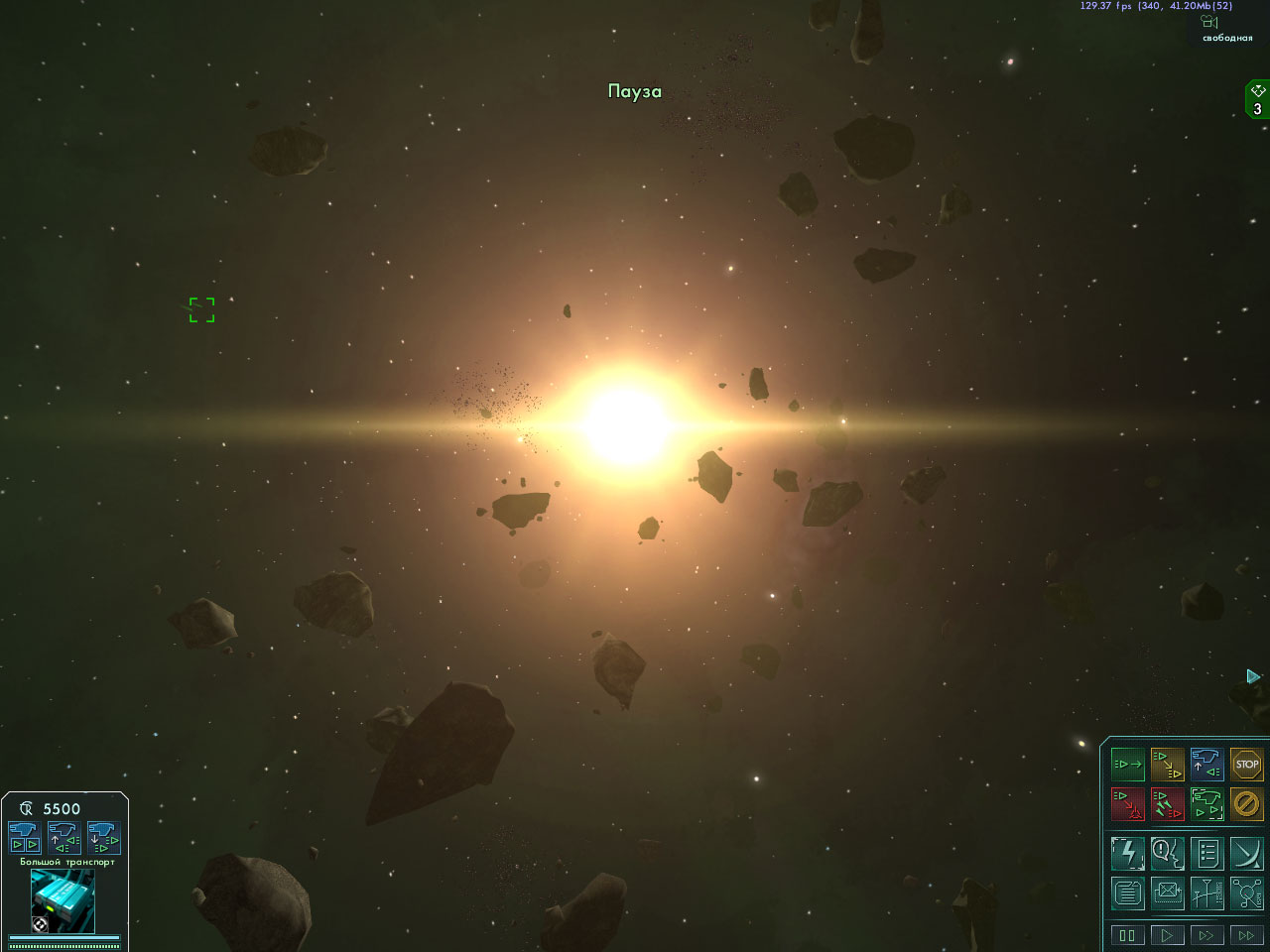Click the STOP order button
This screenshot has height=952, width=1270.
pyautogui.click(x=1246, y=765)
